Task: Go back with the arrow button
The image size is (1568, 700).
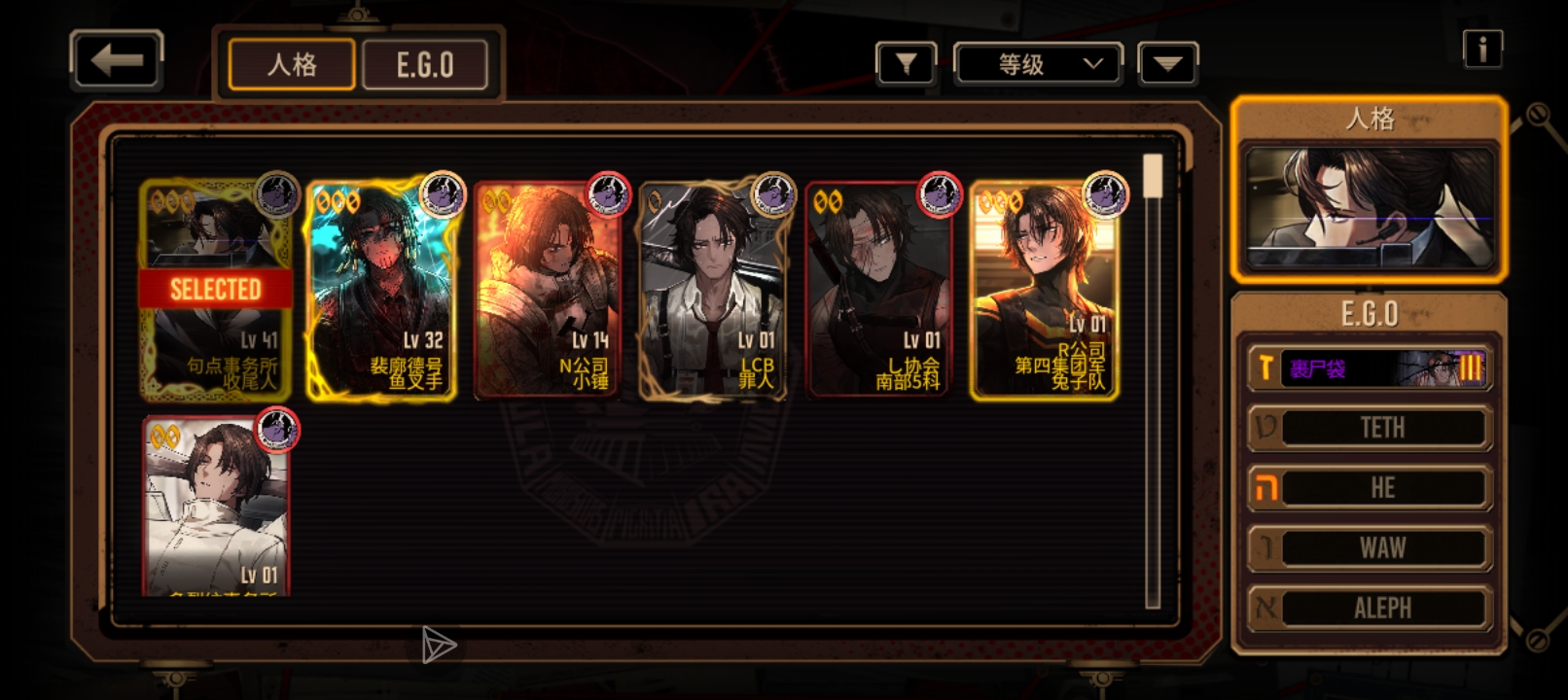Action: (x=117, y=61)
